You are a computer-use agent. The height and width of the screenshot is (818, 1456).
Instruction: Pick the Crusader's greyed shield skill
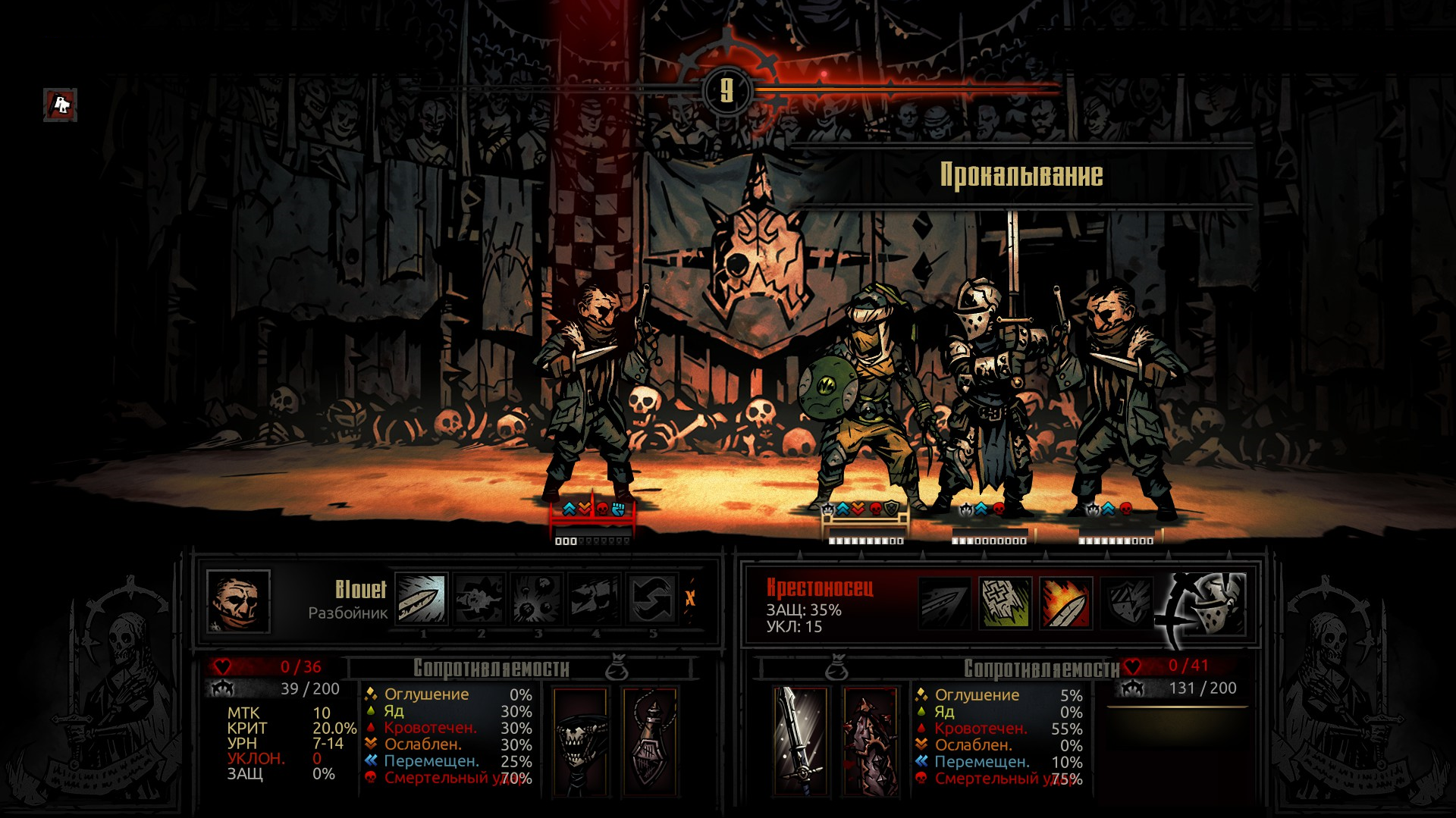tap(1126, 603)
